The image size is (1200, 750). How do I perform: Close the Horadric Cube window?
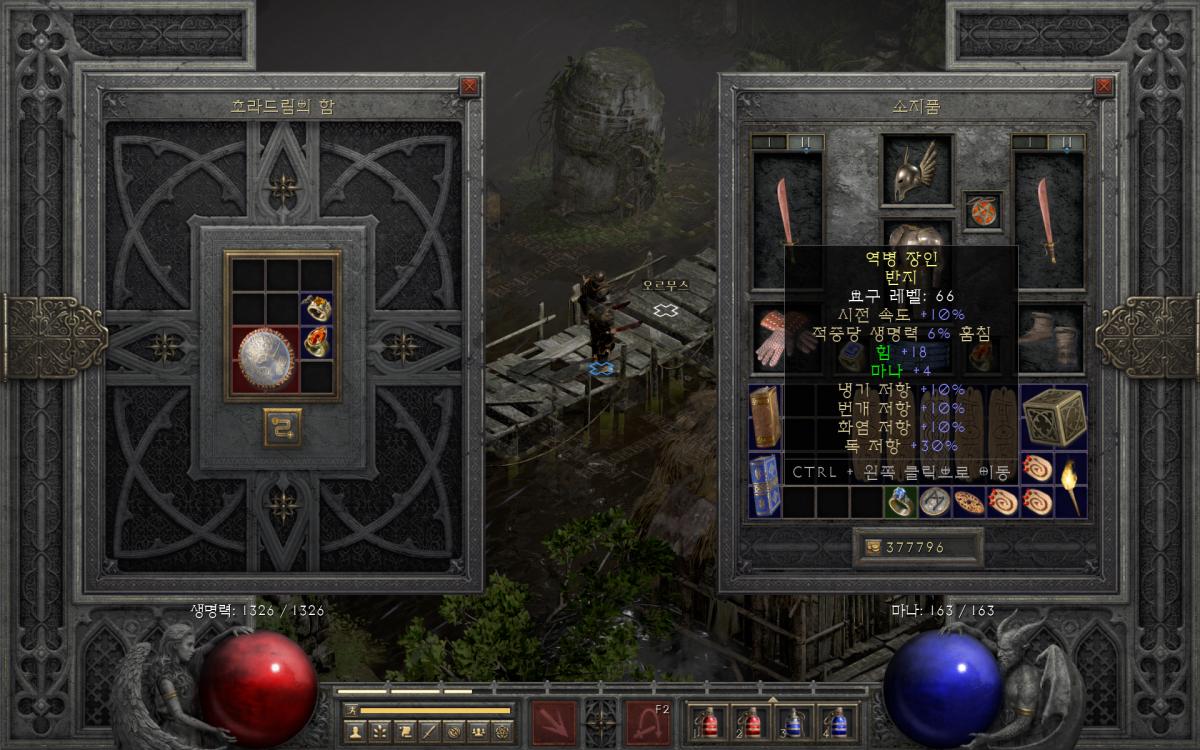469,87
